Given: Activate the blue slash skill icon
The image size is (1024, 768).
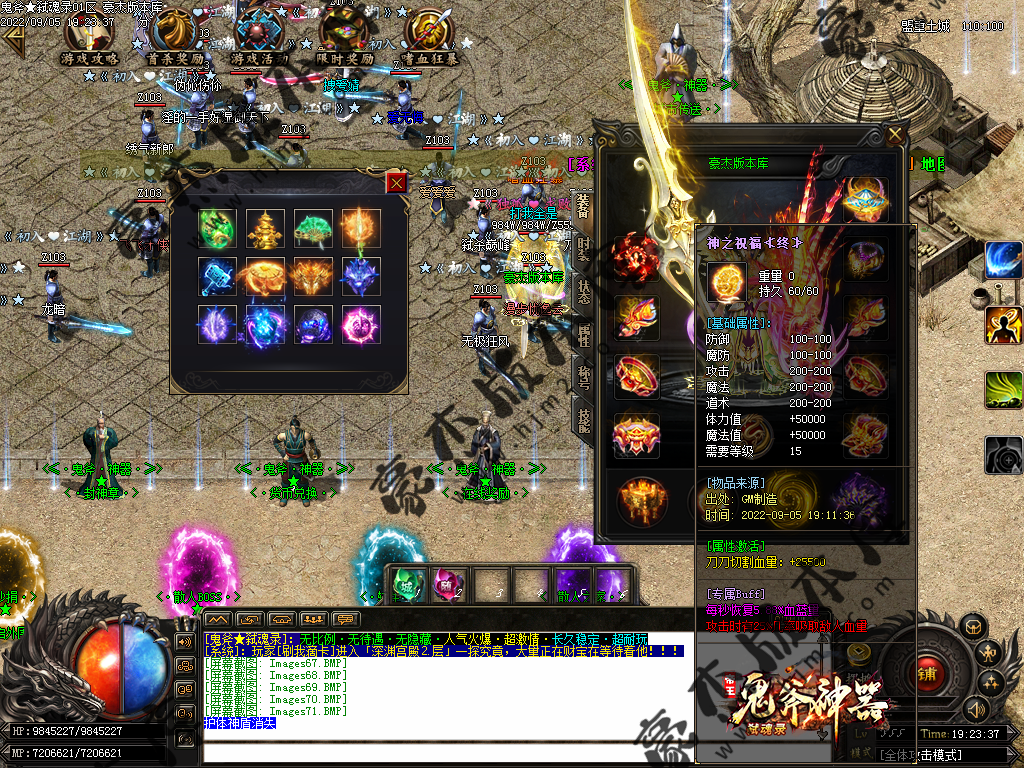Looking at the screenshot, I should (1003, 260).
